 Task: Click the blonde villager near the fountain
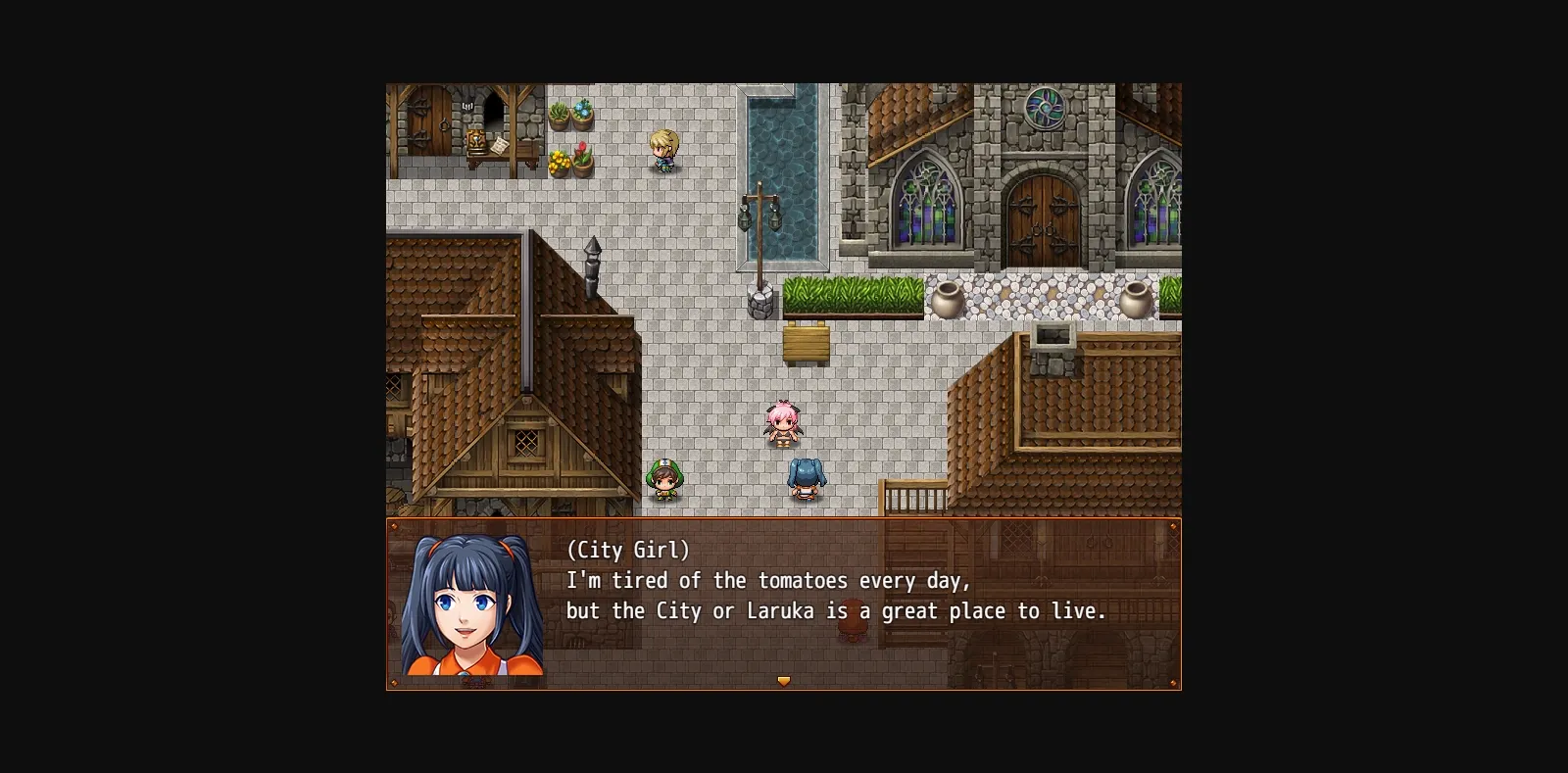click(x=666, y=152)
